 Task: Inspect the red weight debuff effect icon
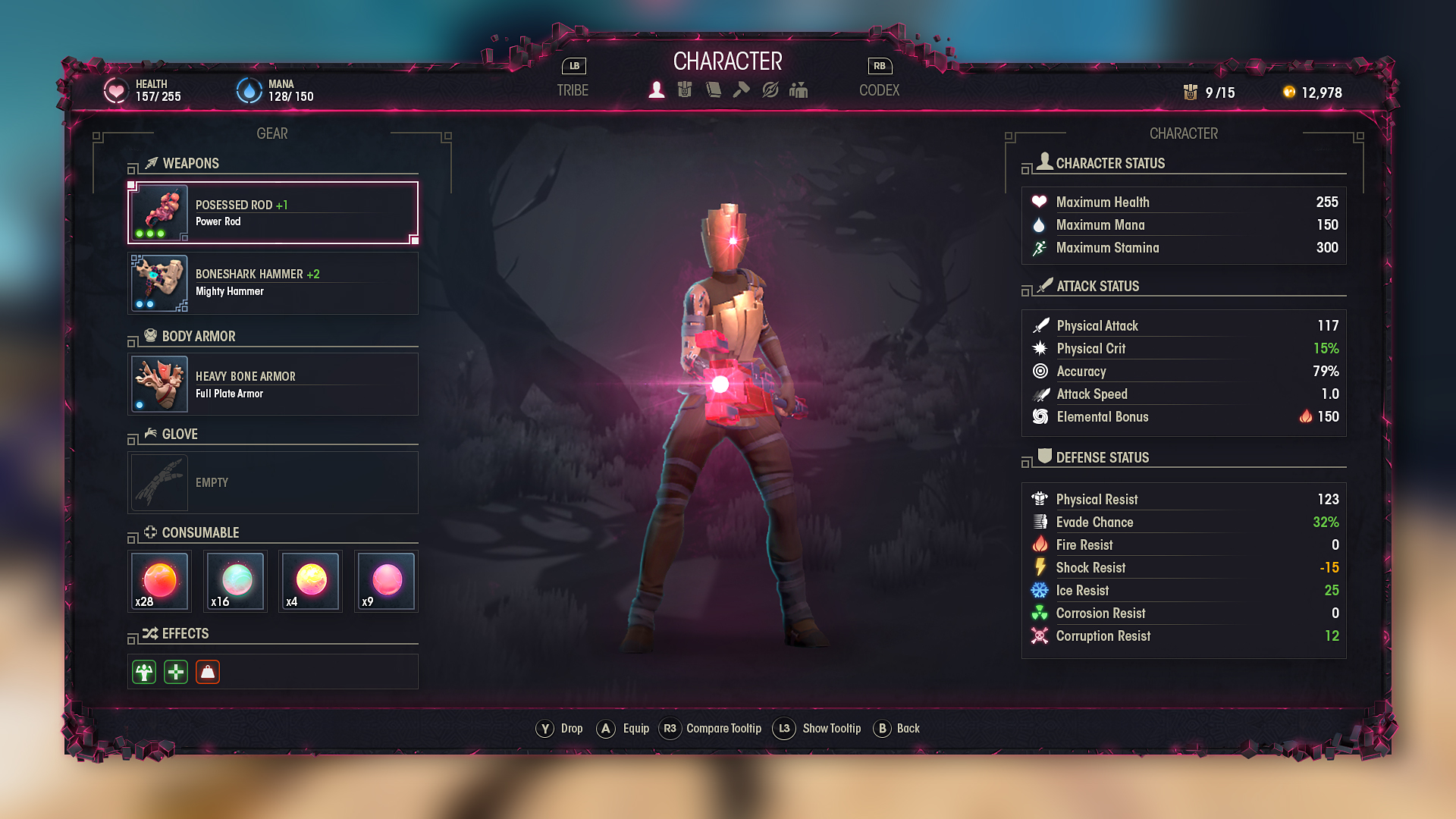pos(208,672)
